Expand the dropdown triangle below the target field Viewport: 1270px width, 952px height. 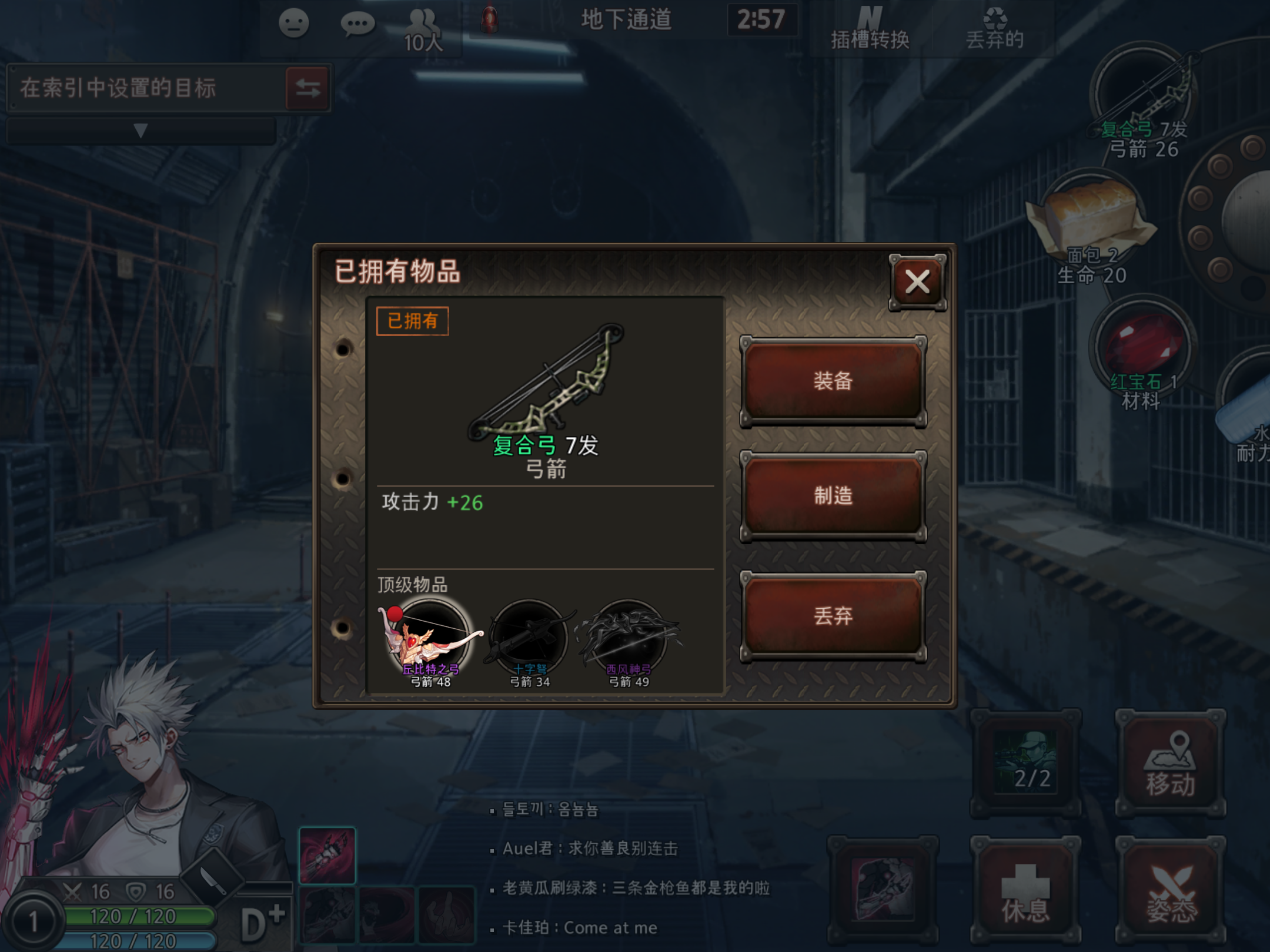pyautogui.click(x=140, y=132)
